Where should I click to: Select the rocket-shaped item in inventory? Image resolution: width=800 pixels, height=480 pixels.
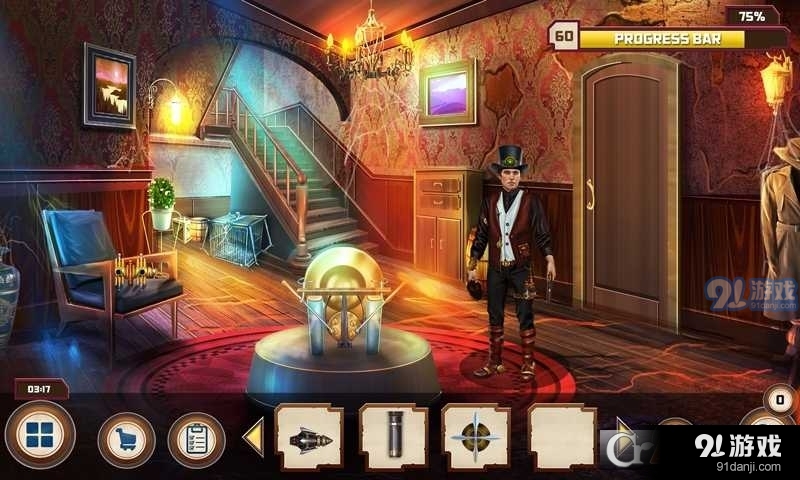309,438
